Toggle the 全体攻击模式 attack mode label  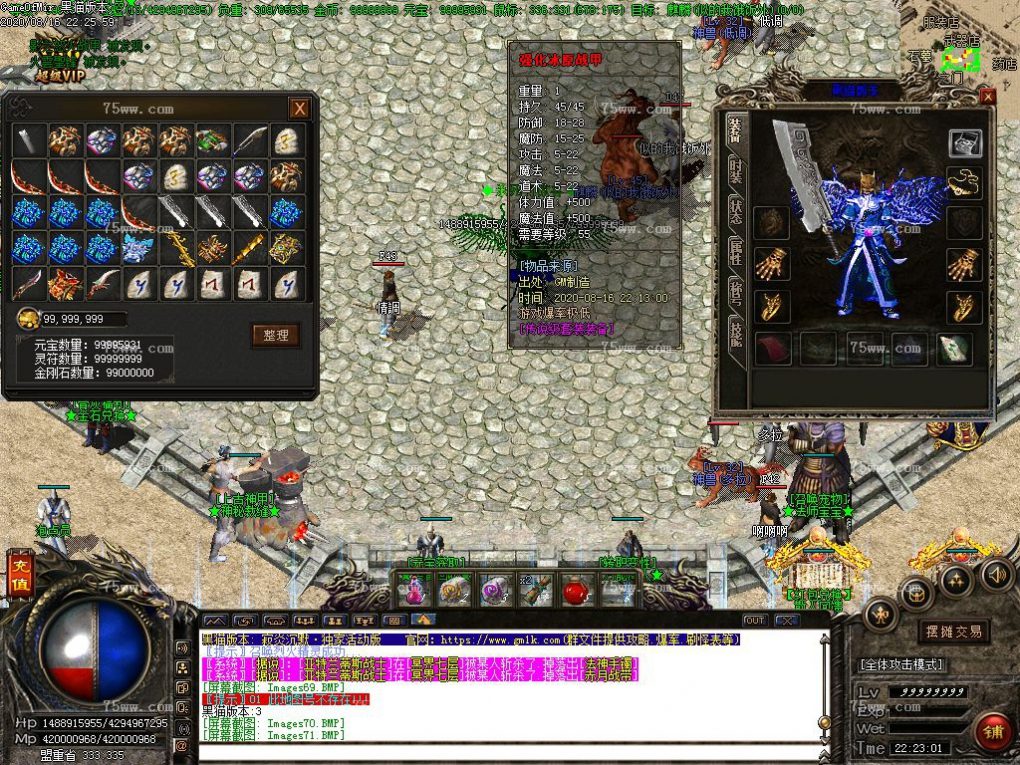(x=900, y=665)
